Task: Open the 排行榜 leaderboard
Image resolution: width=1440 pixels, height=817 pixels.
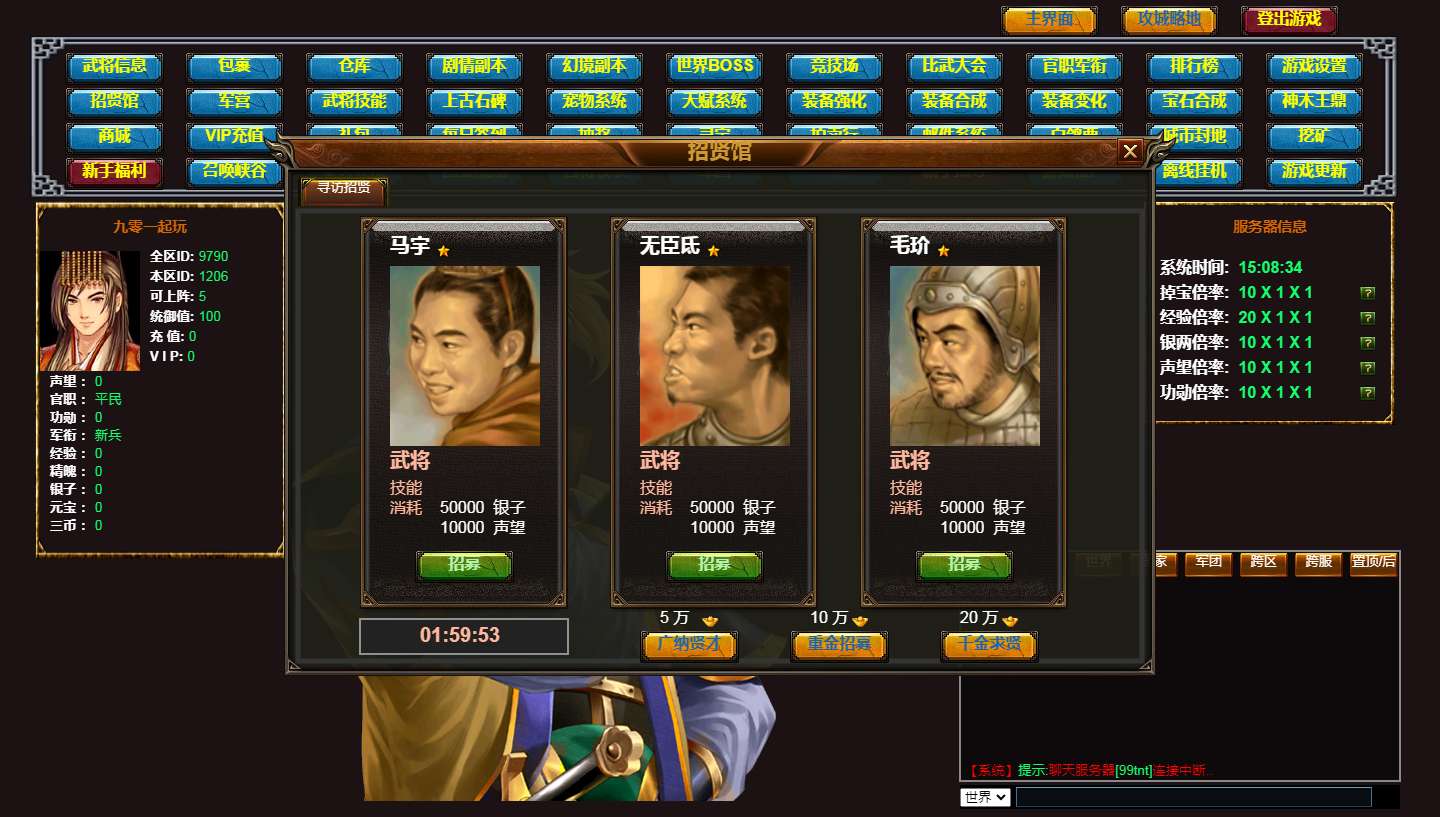Action: (x=1194, y=67)
